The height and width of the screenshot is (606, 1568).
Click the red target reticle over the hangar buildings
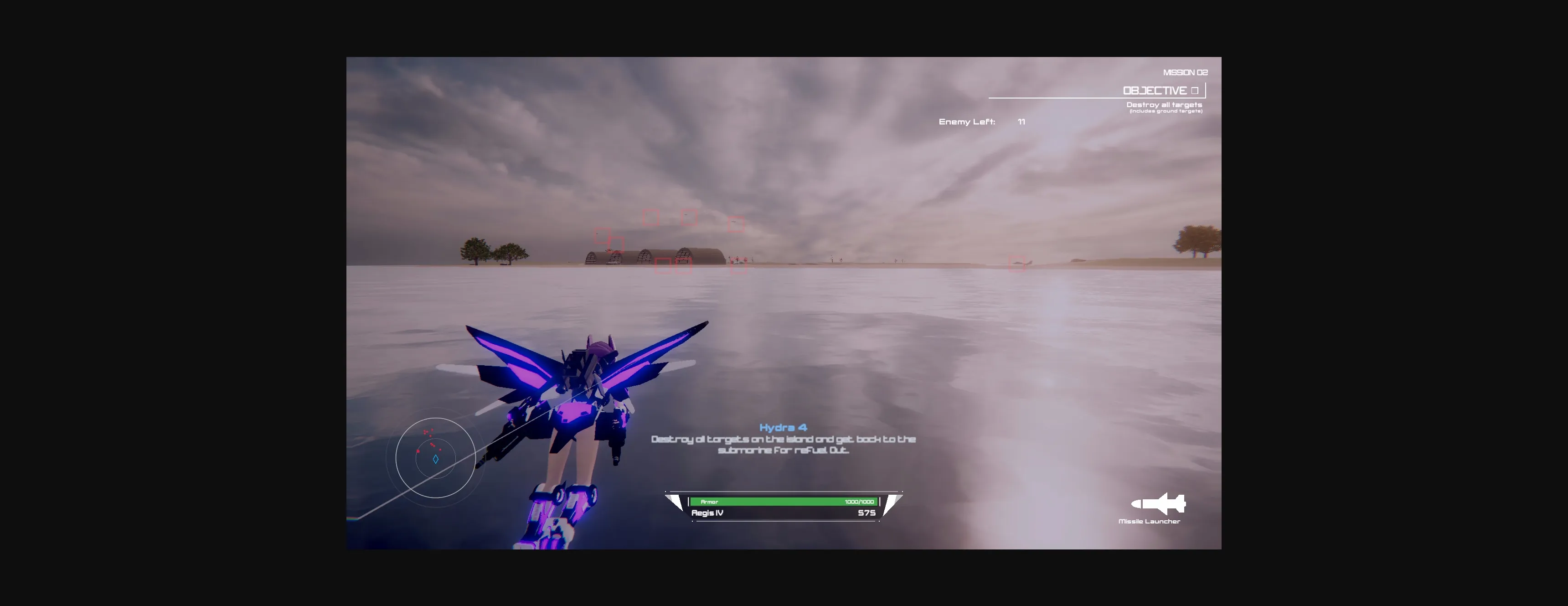(684, 264)
